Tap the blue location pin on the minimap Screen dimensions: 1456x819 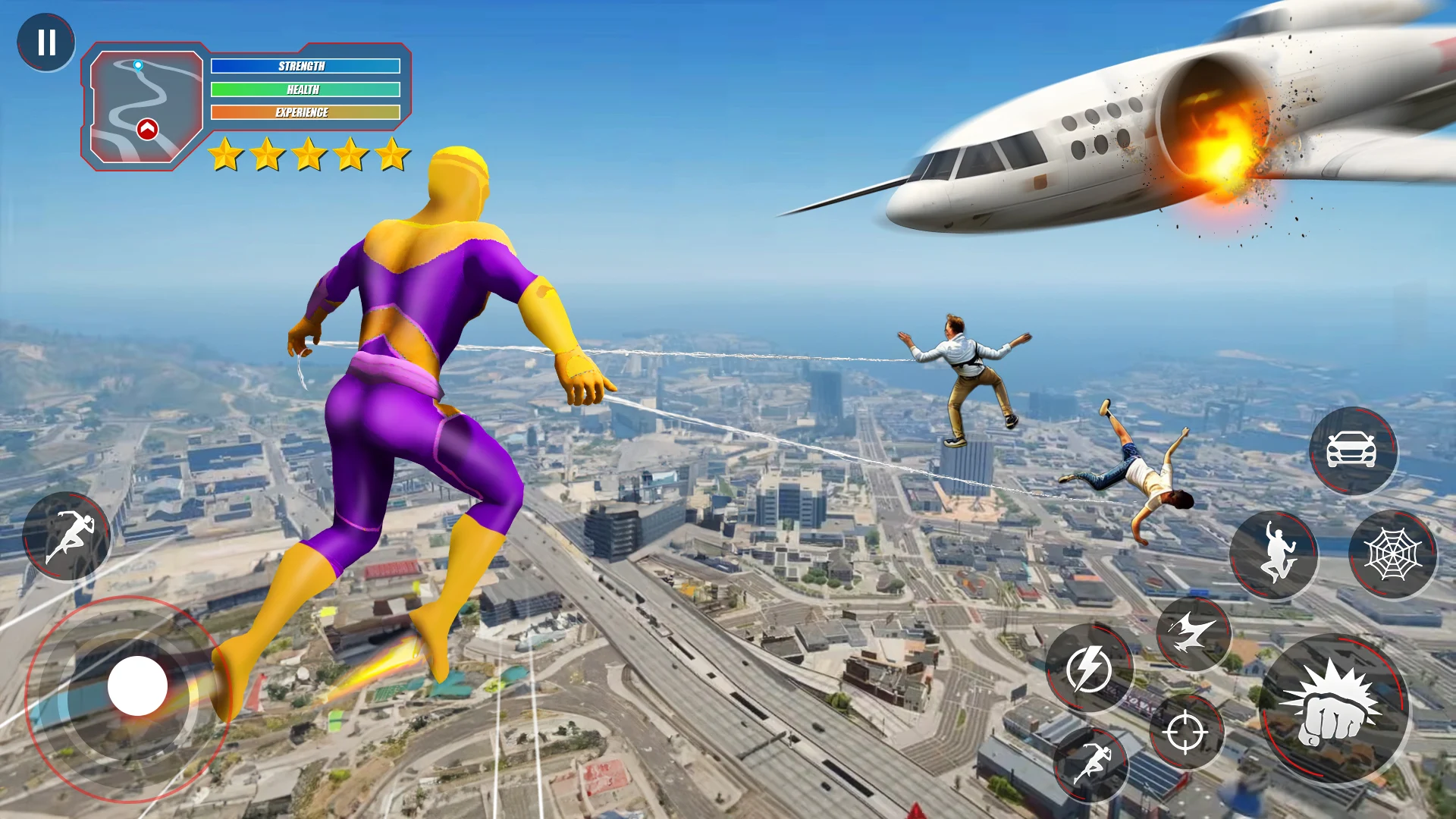pos(137,65)
